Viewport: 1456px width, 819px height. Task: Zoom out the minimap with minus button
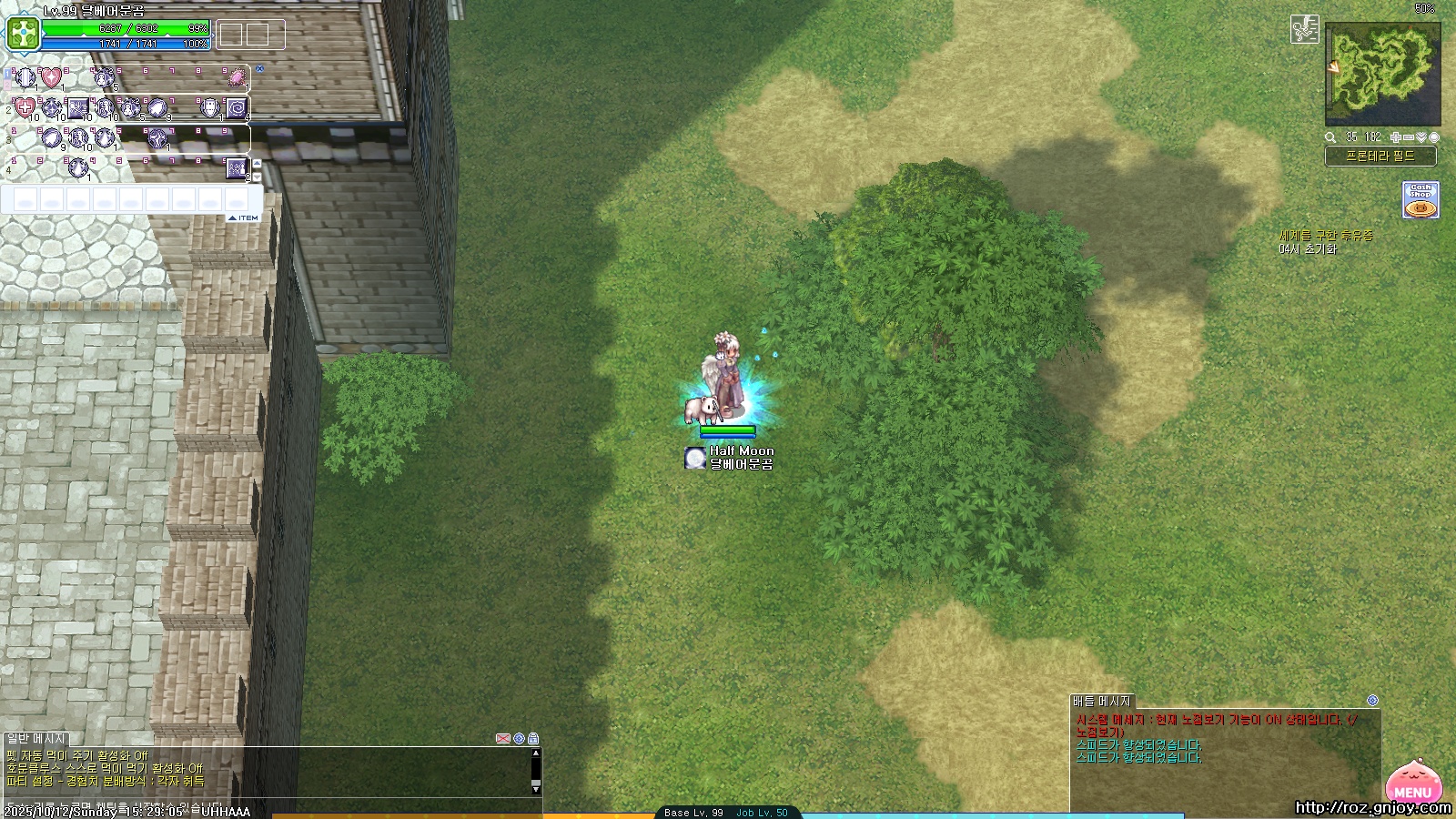pos(1409,137)
